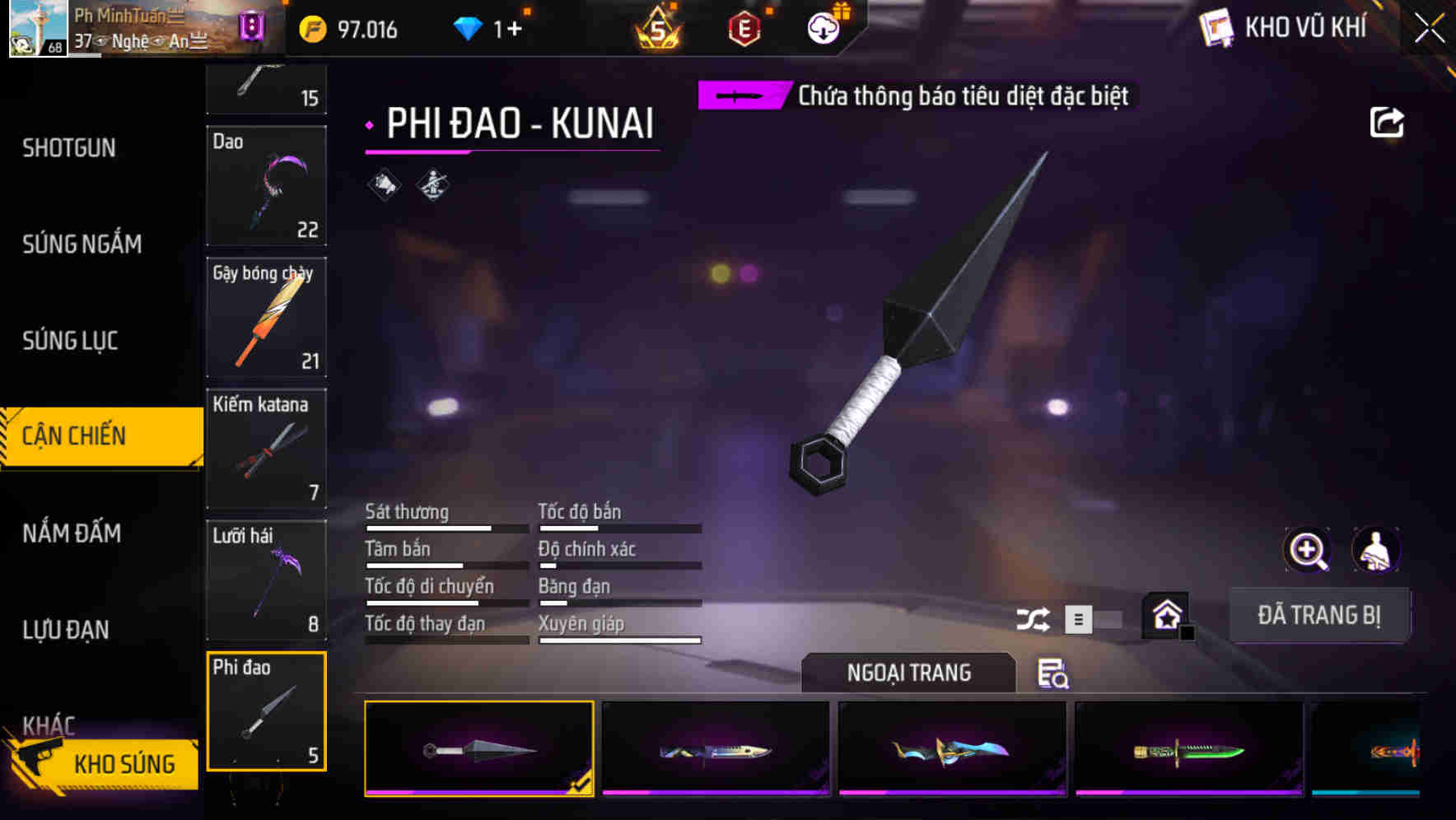Preview the Kunai on character model
Viewport: 1456px width, 820px height.
tap(1376, 550)
